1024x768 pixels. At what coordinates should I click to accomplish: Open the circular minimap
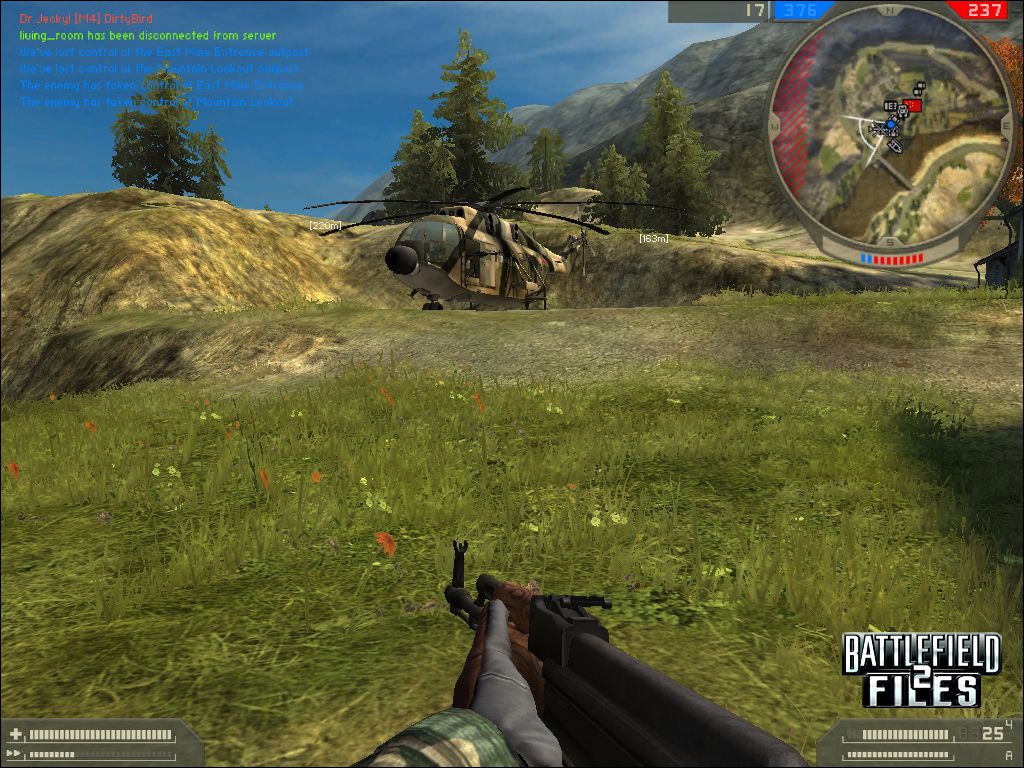[888, 128]
